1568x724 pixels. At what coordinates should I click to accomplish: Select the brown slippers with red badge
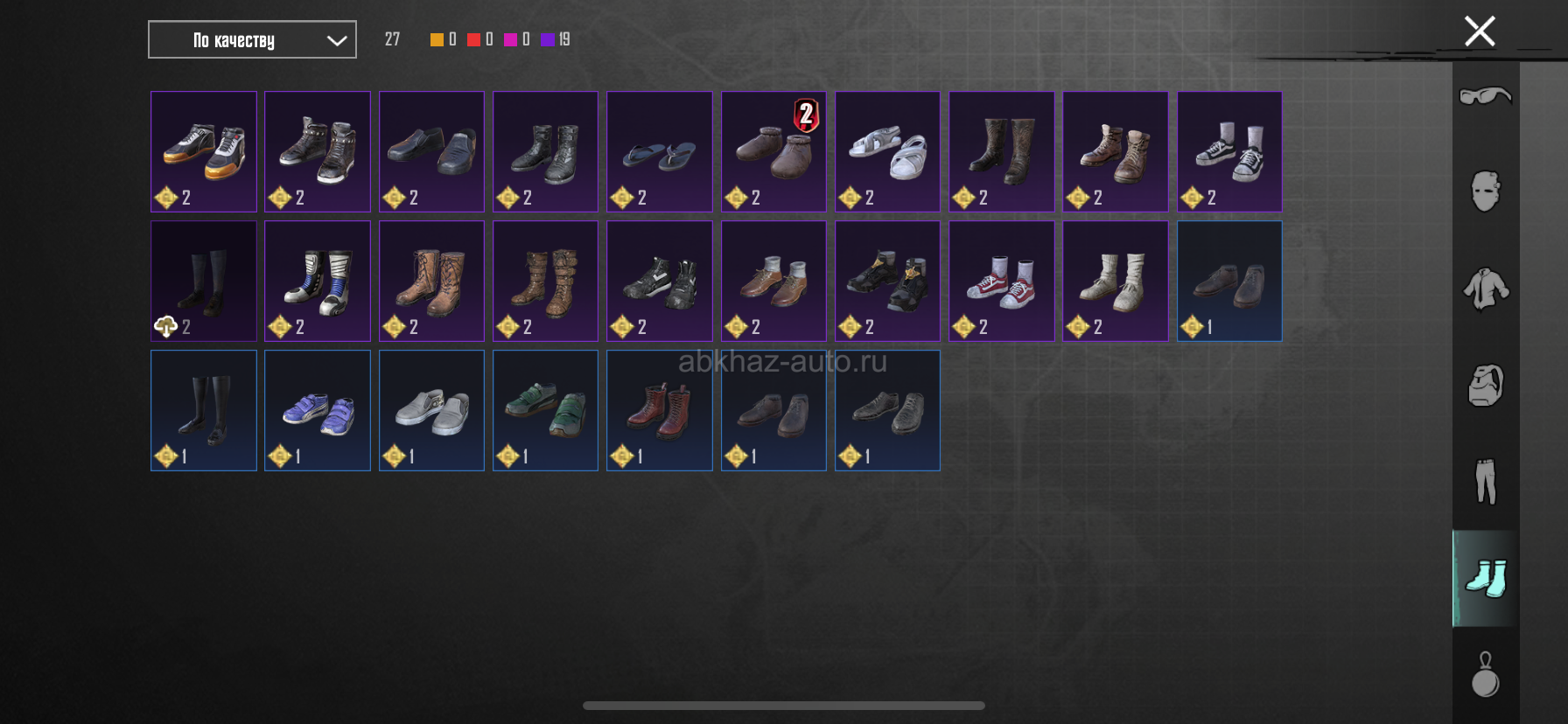[773, 151]
